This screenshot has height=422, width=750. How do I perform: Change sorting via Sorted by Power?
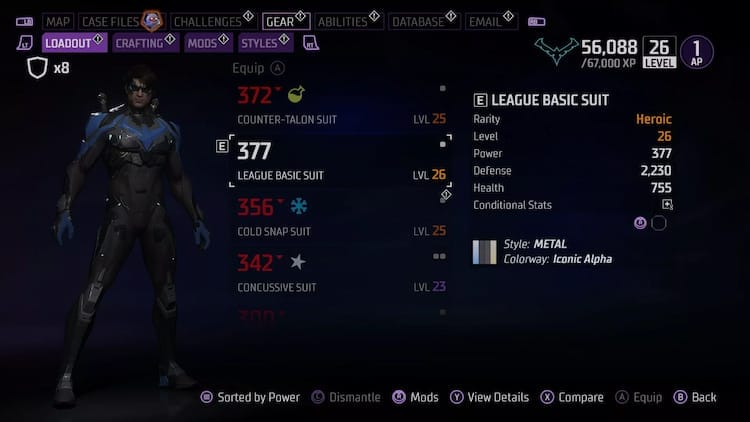pyautogui.click(x=248, y=397)
